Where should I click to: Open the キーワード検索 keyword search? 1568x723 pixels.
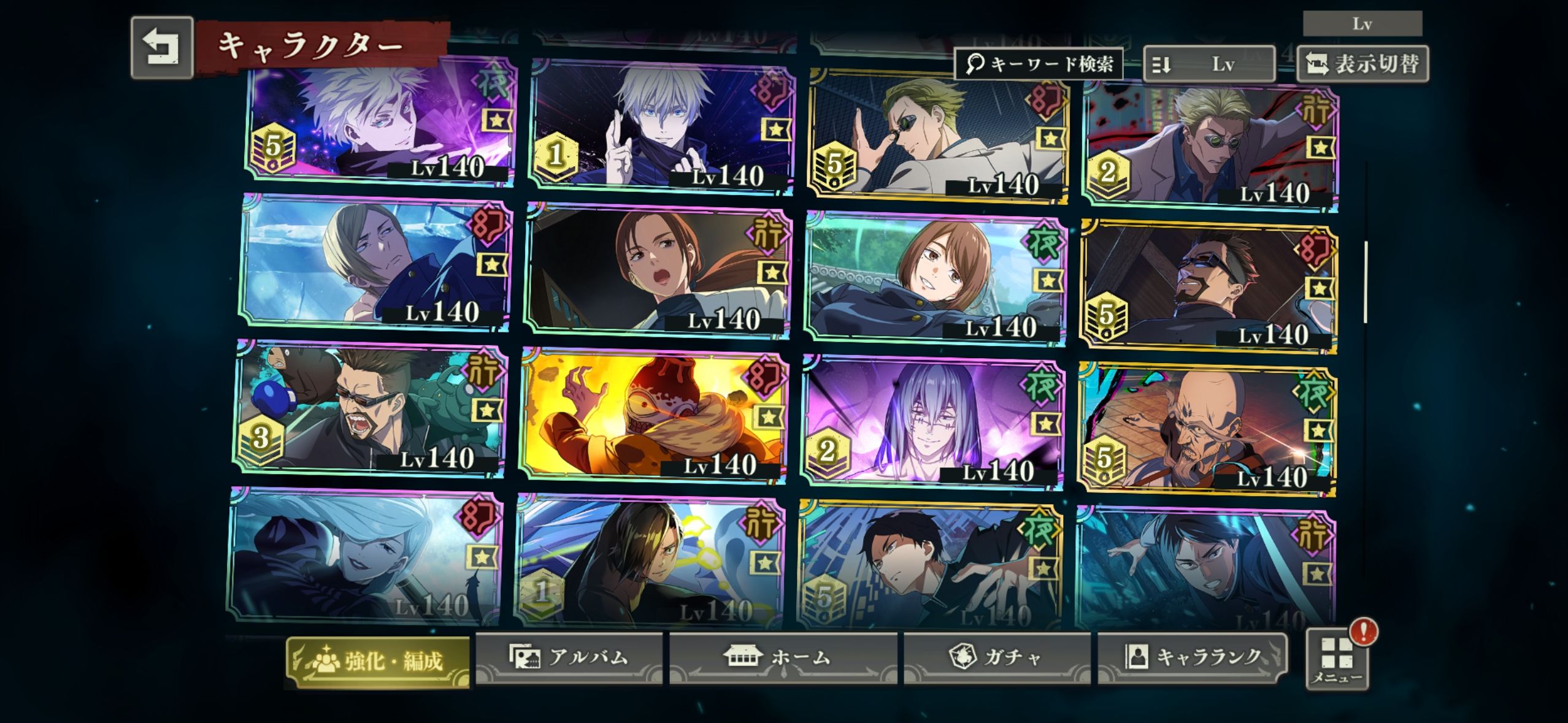(1039, 64)
